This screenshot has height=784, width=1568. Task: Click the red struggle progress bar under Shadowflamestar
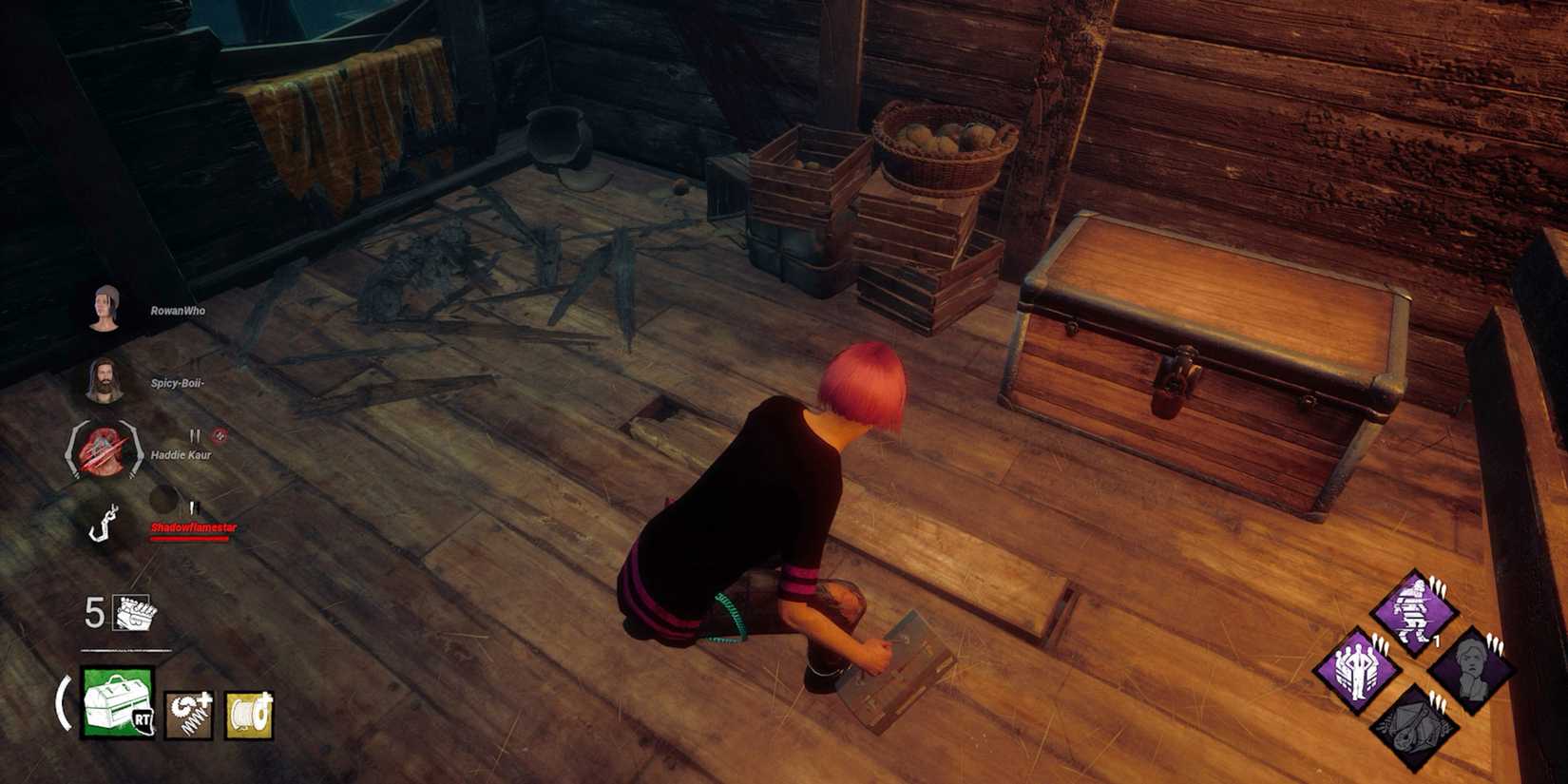[190, 538]
